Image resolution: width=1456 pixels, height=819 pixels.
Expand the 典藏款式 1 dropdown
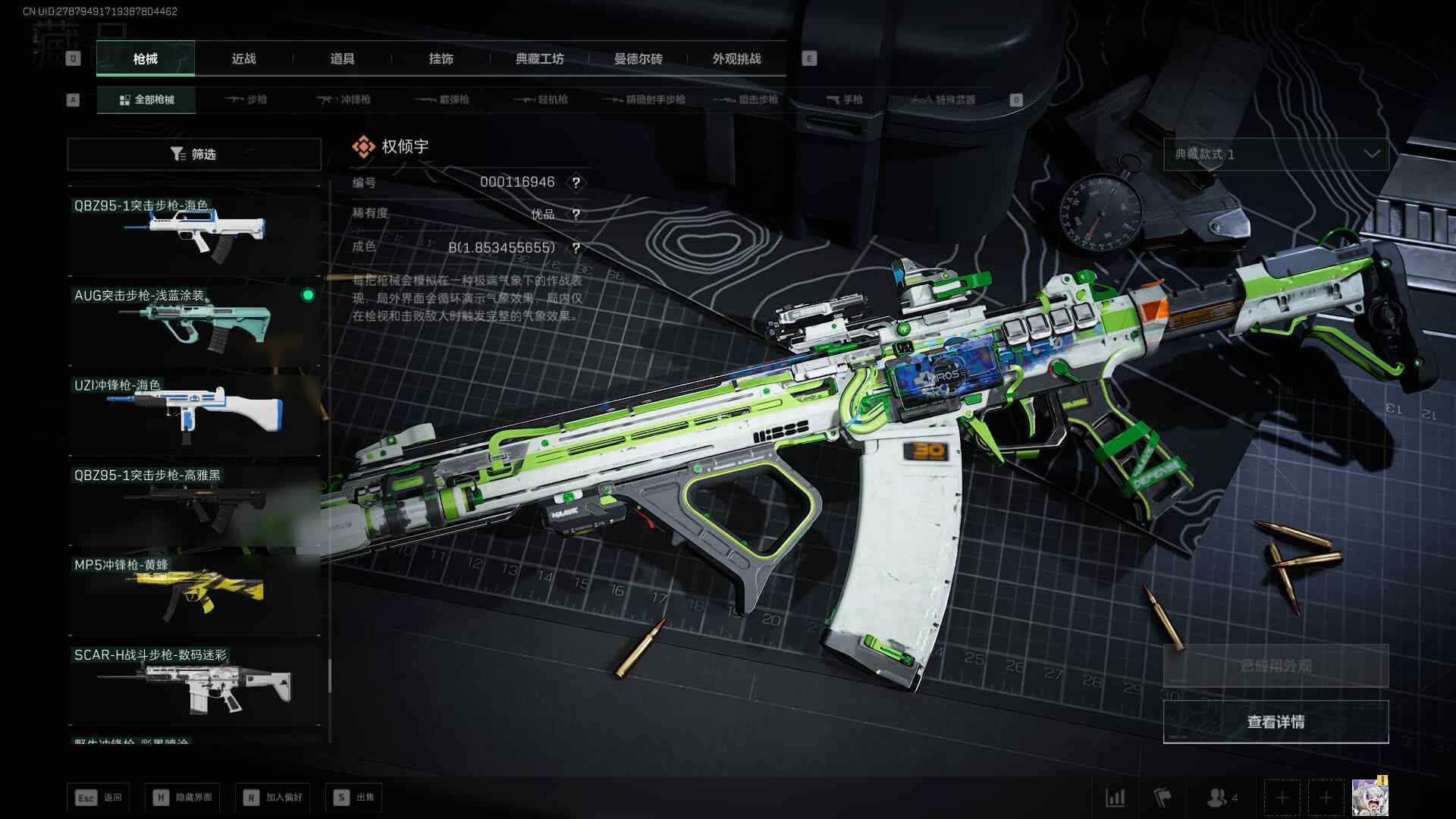click(x=1276, y=154)
